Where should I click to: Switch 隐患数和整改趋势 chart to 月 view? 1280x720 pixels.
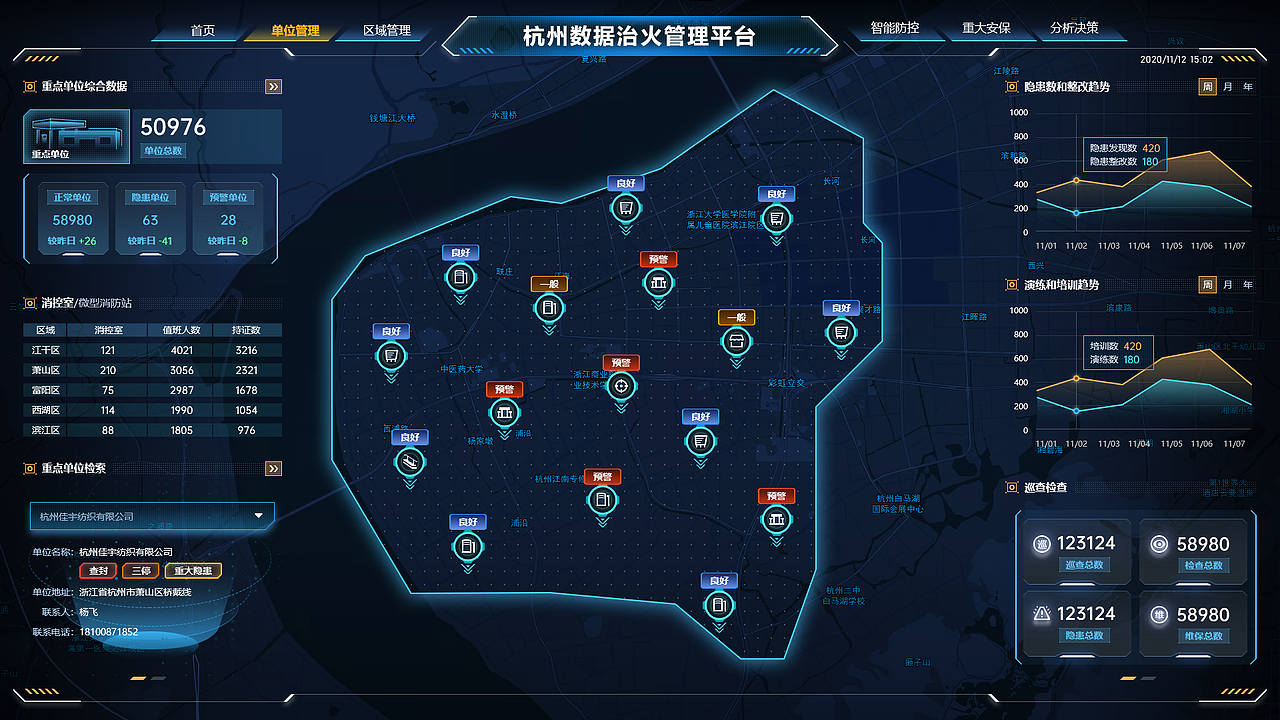(x=1230, y=88)
